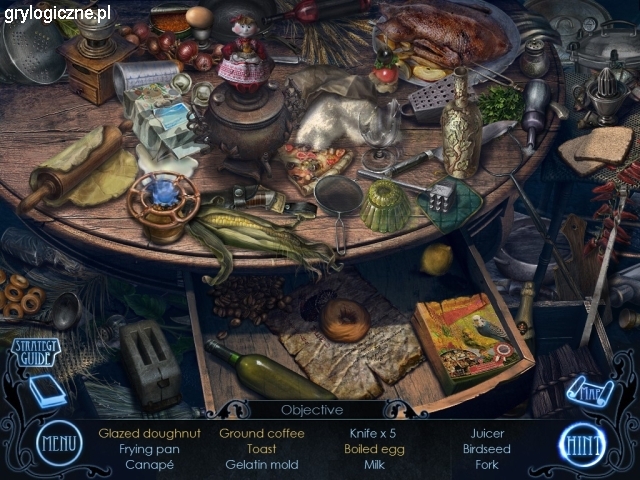640x480 pixels.
Task: Open the Map scroll icon
Action: [x=589, y=391]
